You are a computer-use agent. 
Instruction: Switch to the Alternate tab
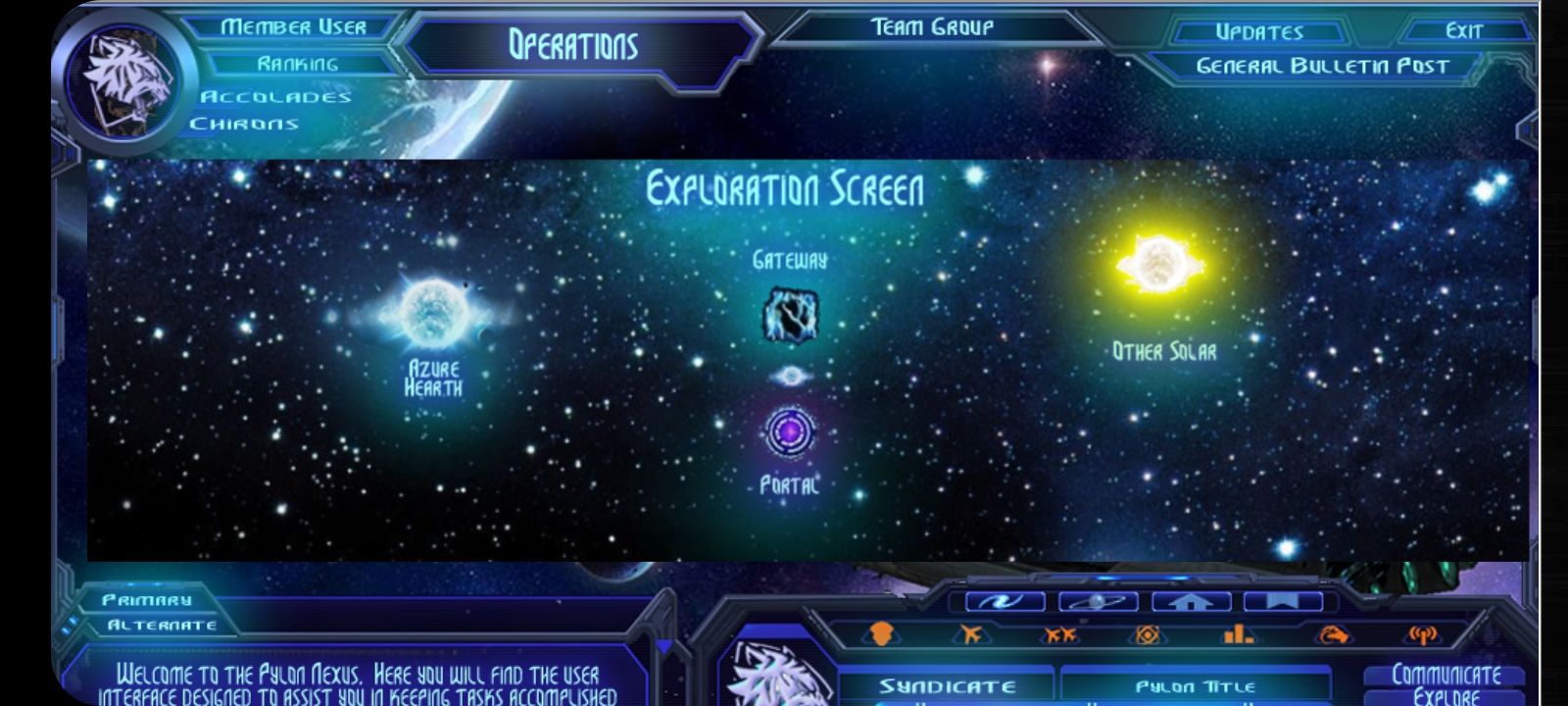pos(162,626)
